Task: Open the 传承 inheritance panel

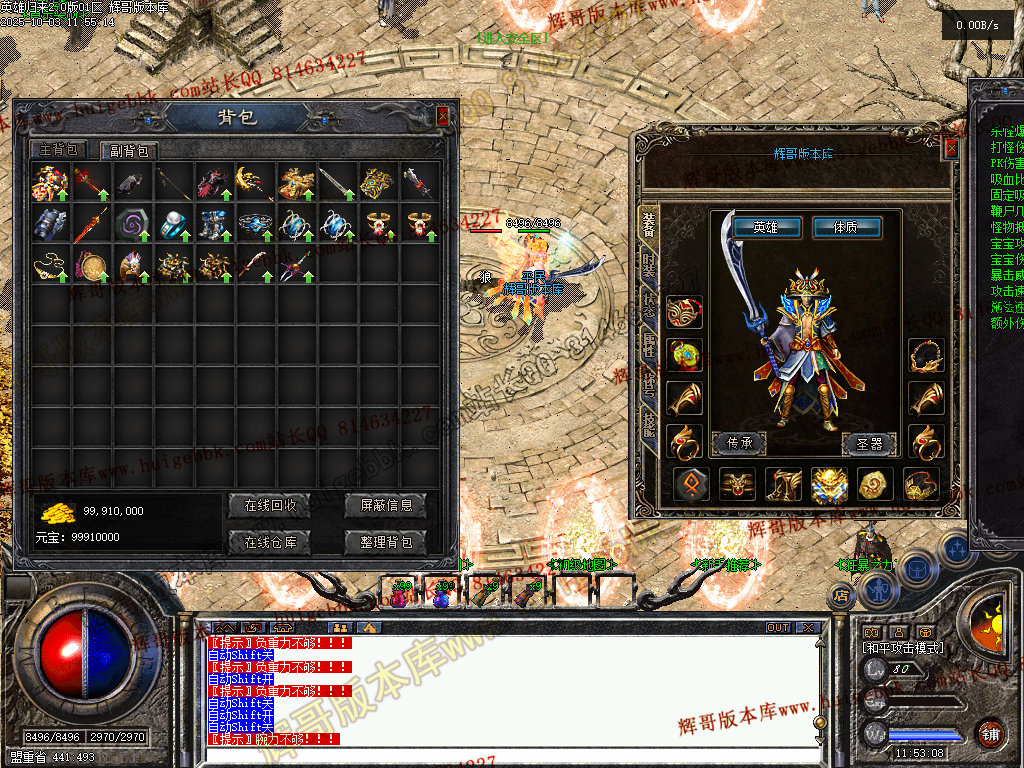Action: coord(739,441)
